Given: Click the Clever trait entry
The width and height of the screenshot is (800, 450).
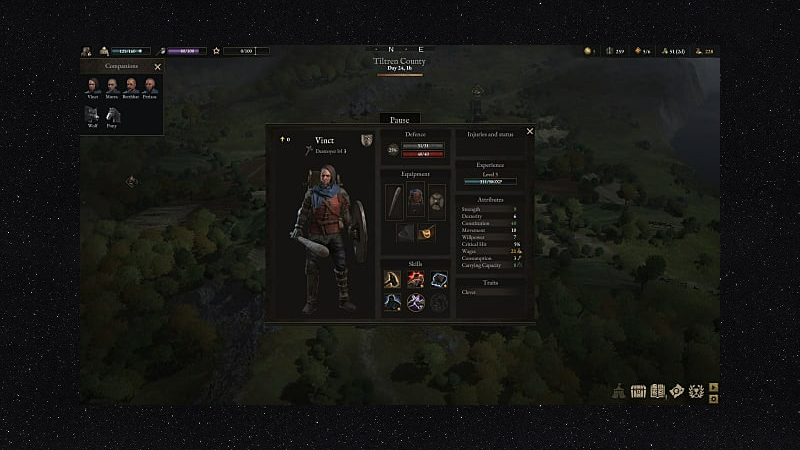Looking at the screenshot, I should 470,292.
